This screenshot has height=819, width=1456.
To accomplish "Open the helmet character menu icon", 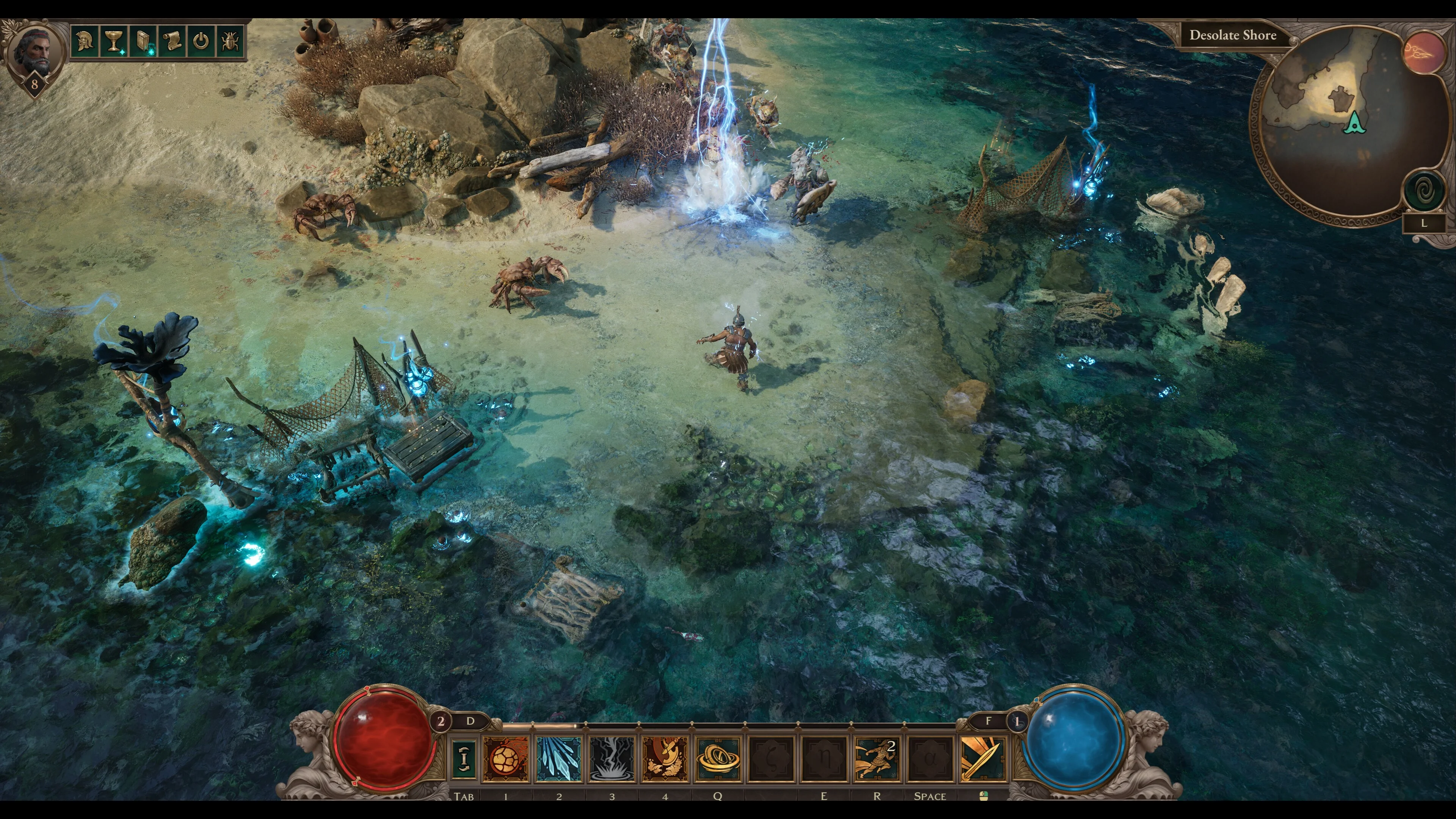I will coord(85,41).
